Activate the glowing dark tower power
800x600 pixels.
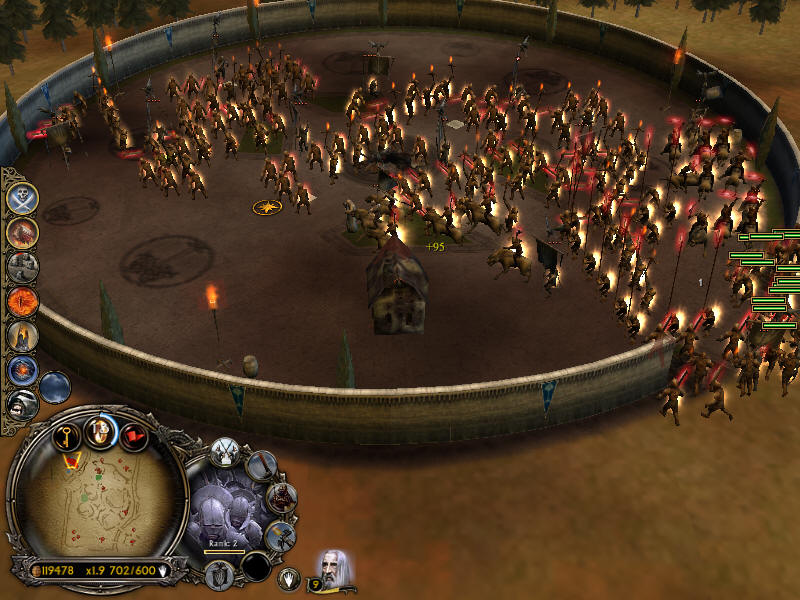coord(22,336)
